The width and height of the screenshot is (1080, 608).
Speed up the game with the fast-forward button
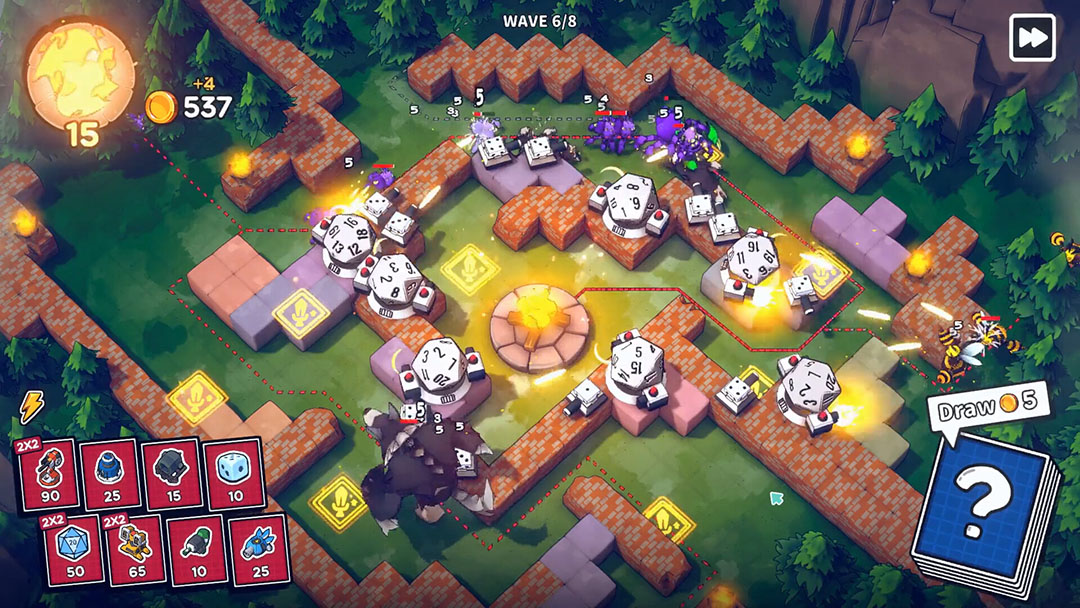click(1032, 38)
